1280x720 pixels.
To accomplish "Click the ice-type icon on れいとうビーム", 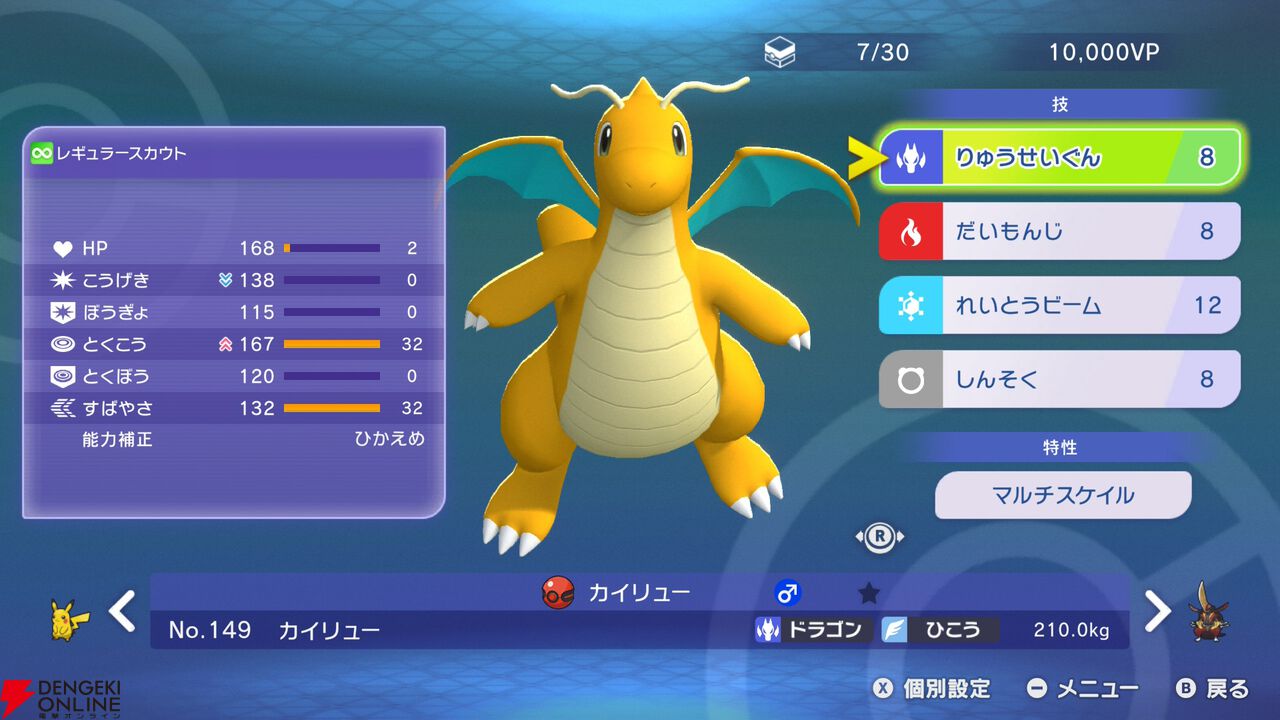I will (913, 305).
